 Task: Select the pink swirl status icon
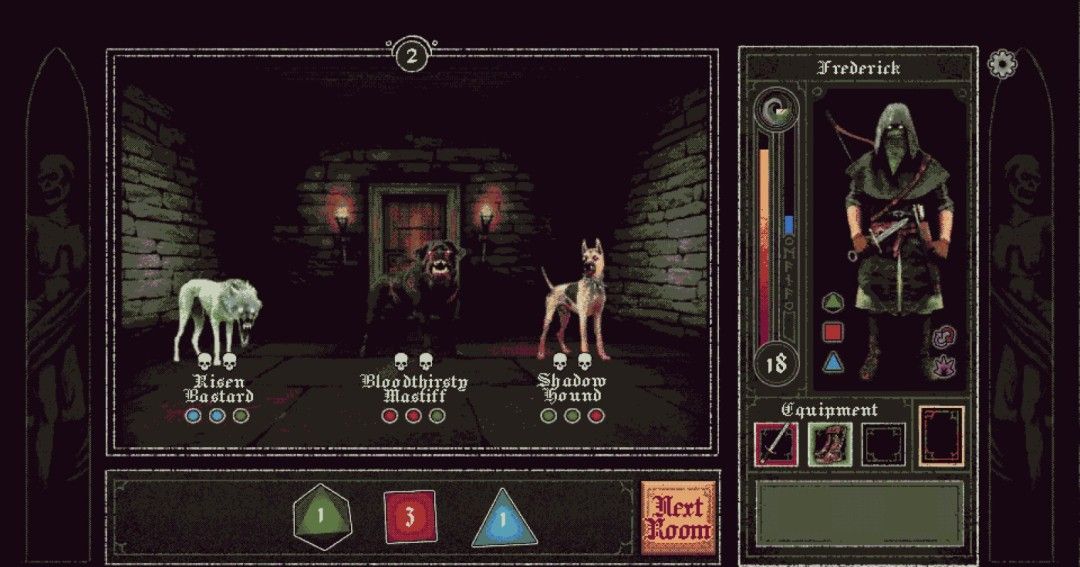pyautogui.click(x=940, y=338)
